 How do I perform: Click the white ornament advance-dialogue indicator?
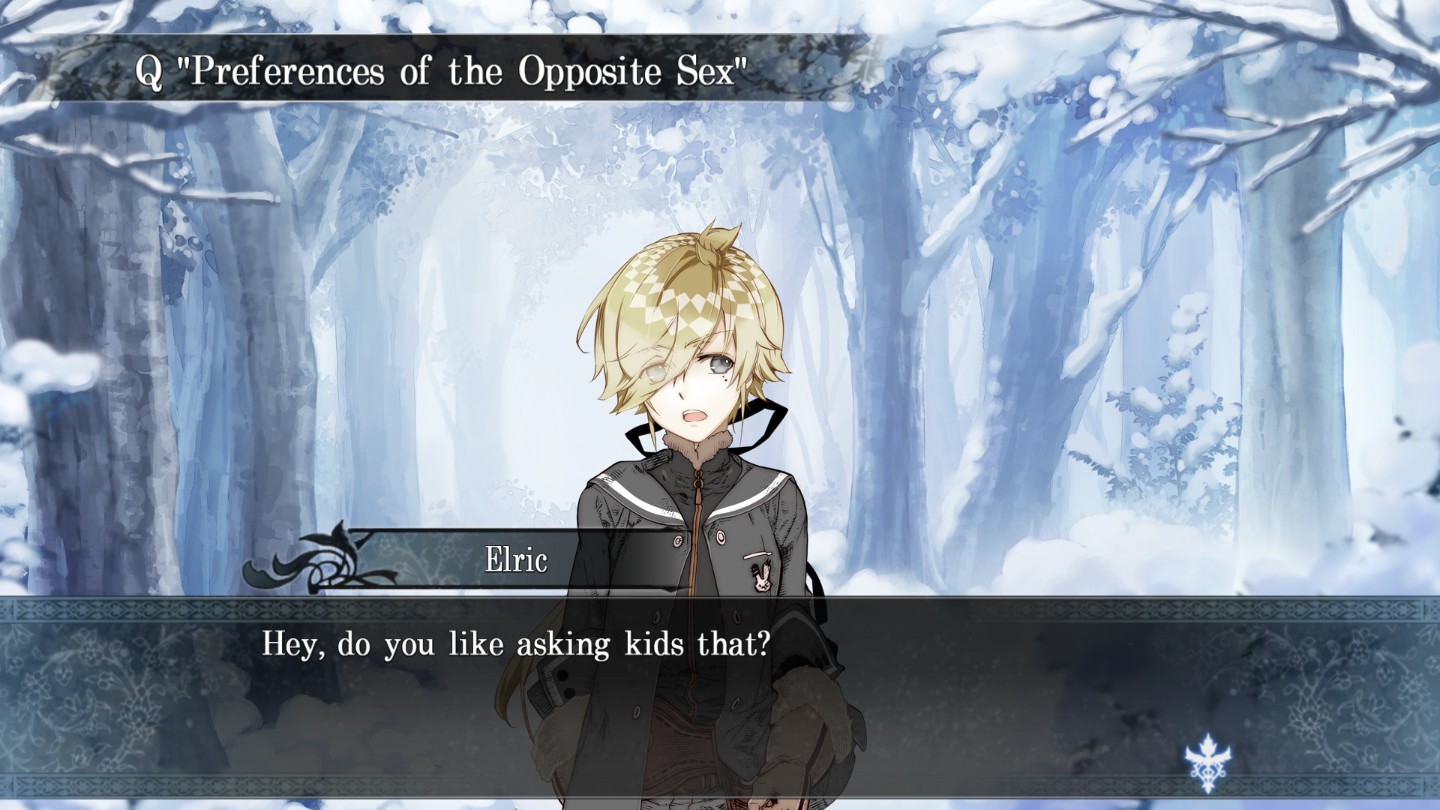pos(1208,763)
